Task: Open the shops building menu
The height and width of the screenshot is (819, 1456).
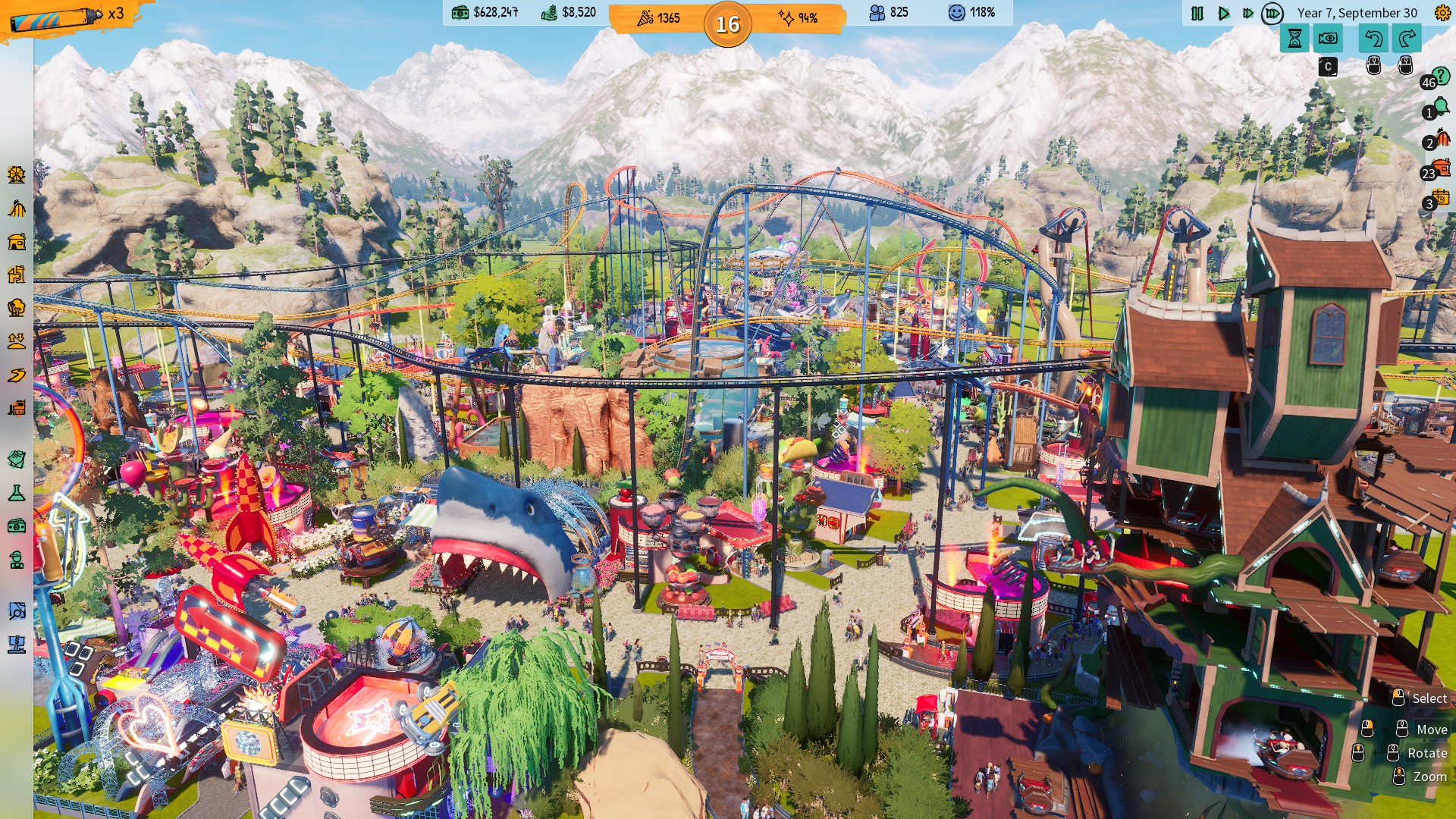Action: click(x=17, y=242)
